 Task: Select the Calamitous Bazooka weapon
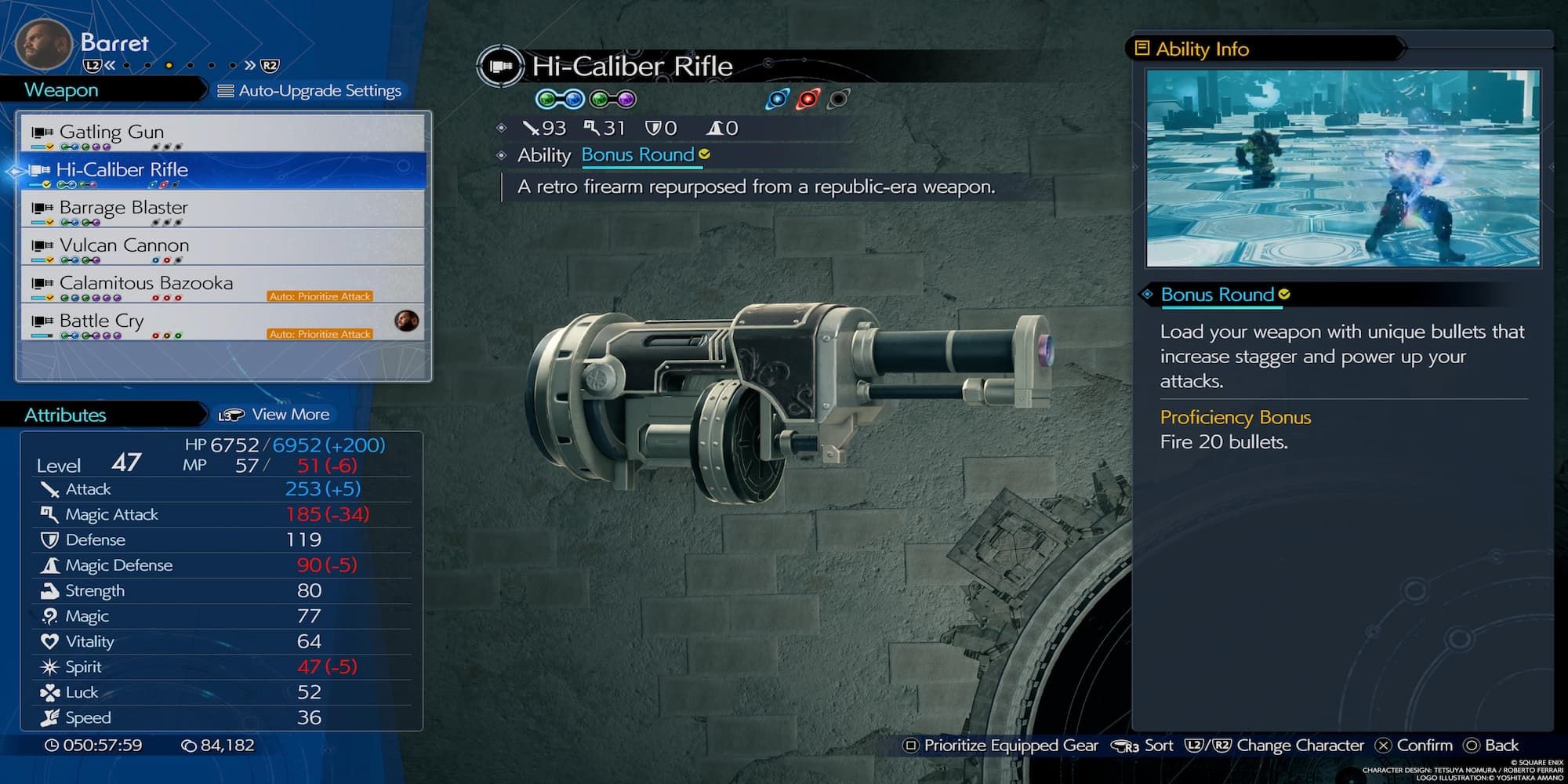(x=146, y=283)
